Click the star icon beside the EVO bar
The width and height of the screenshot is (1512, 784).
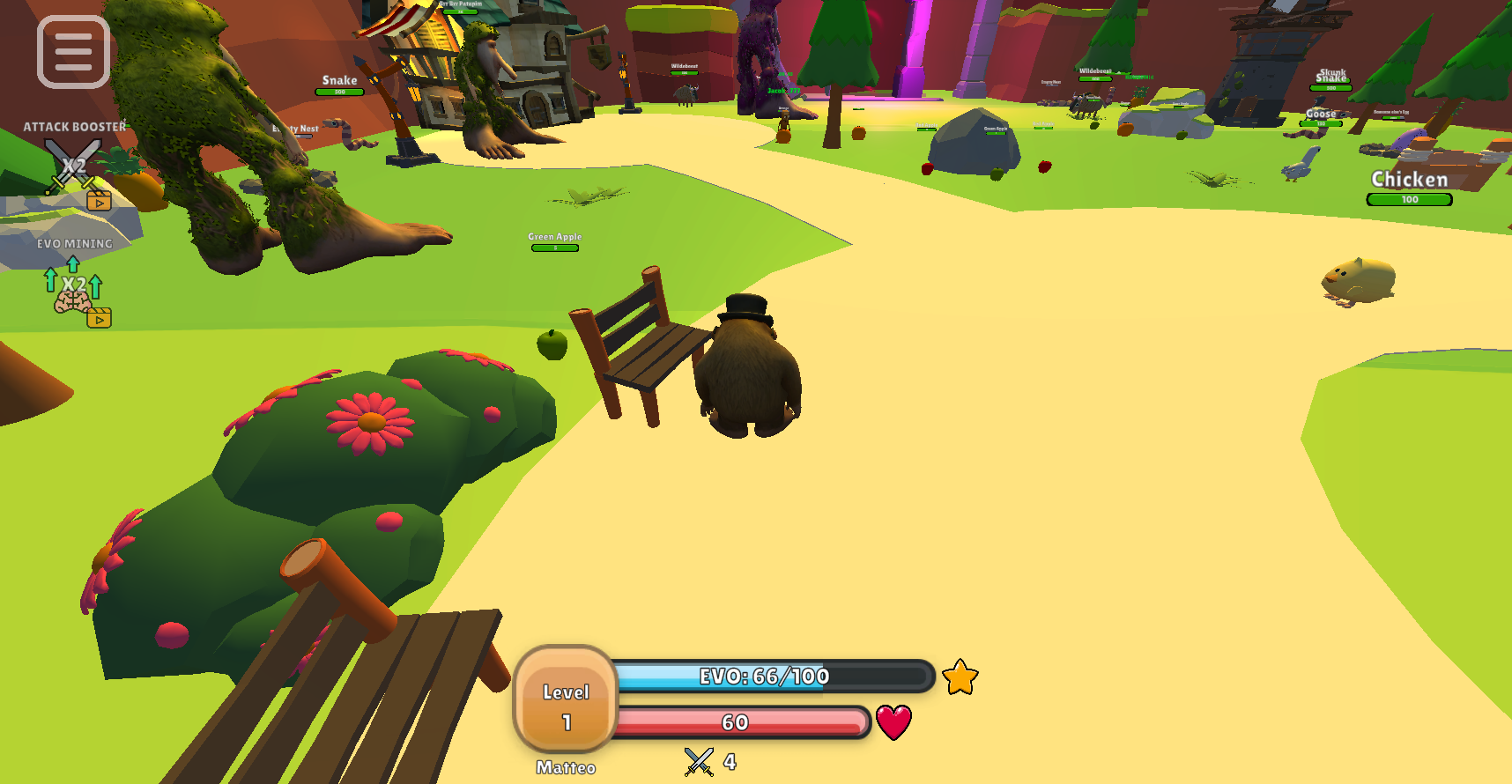960,677
